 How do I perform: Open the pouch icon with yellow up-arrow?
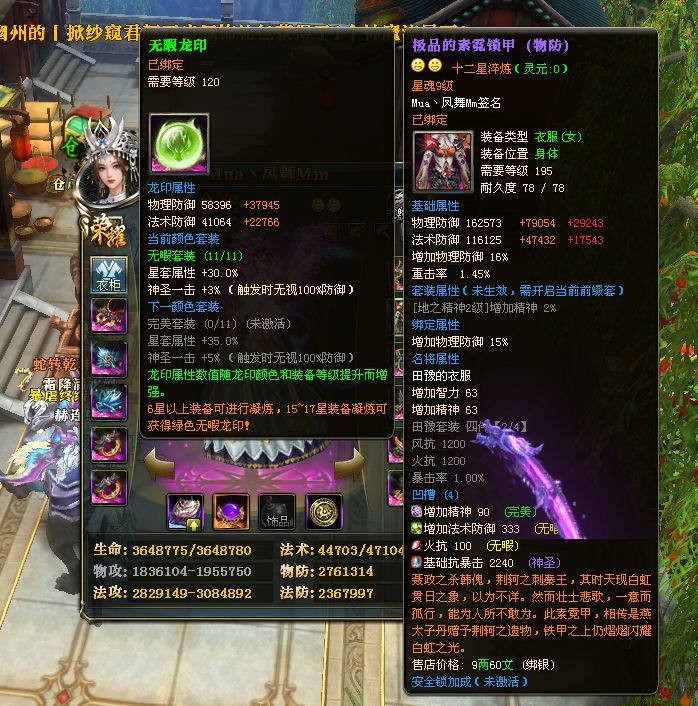pyautogui.click(x=186, y=510)
